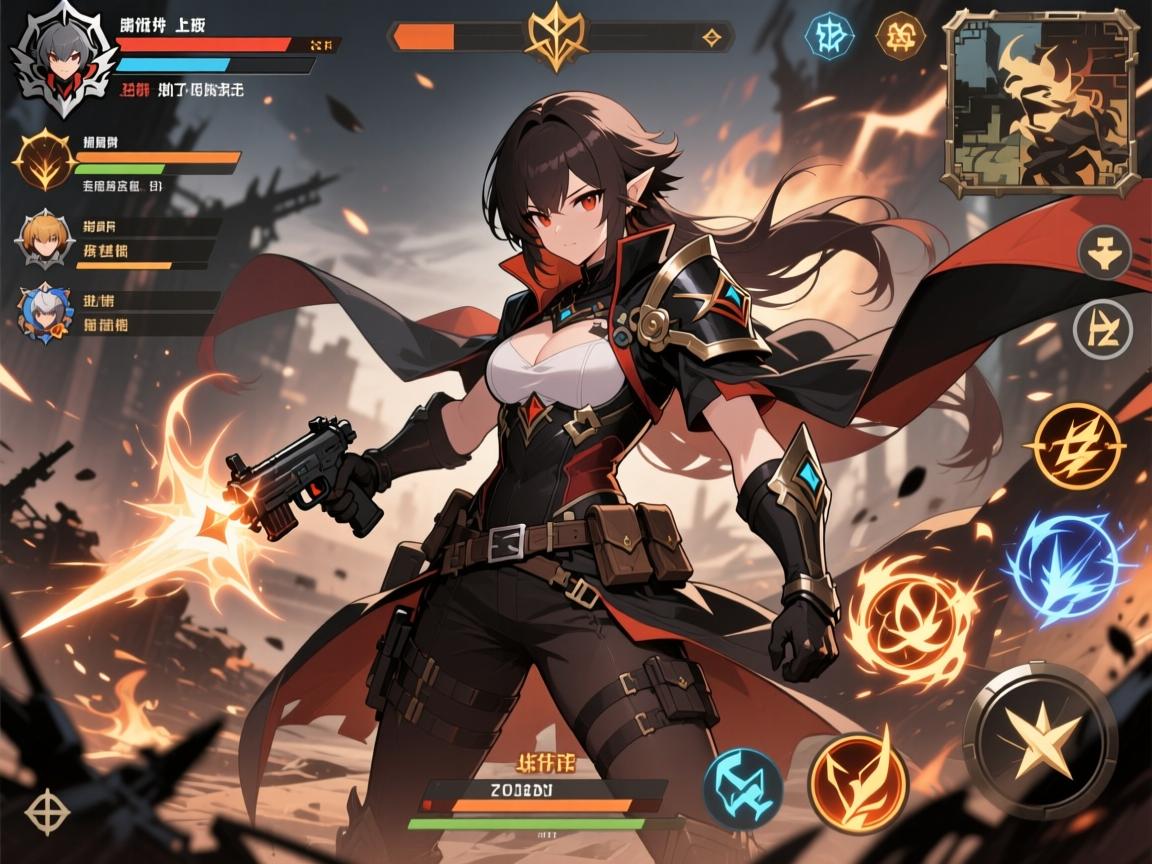Click the golden crest emblem at top
The width and height of the screenshot is (1152, 864).
(558, 35)
